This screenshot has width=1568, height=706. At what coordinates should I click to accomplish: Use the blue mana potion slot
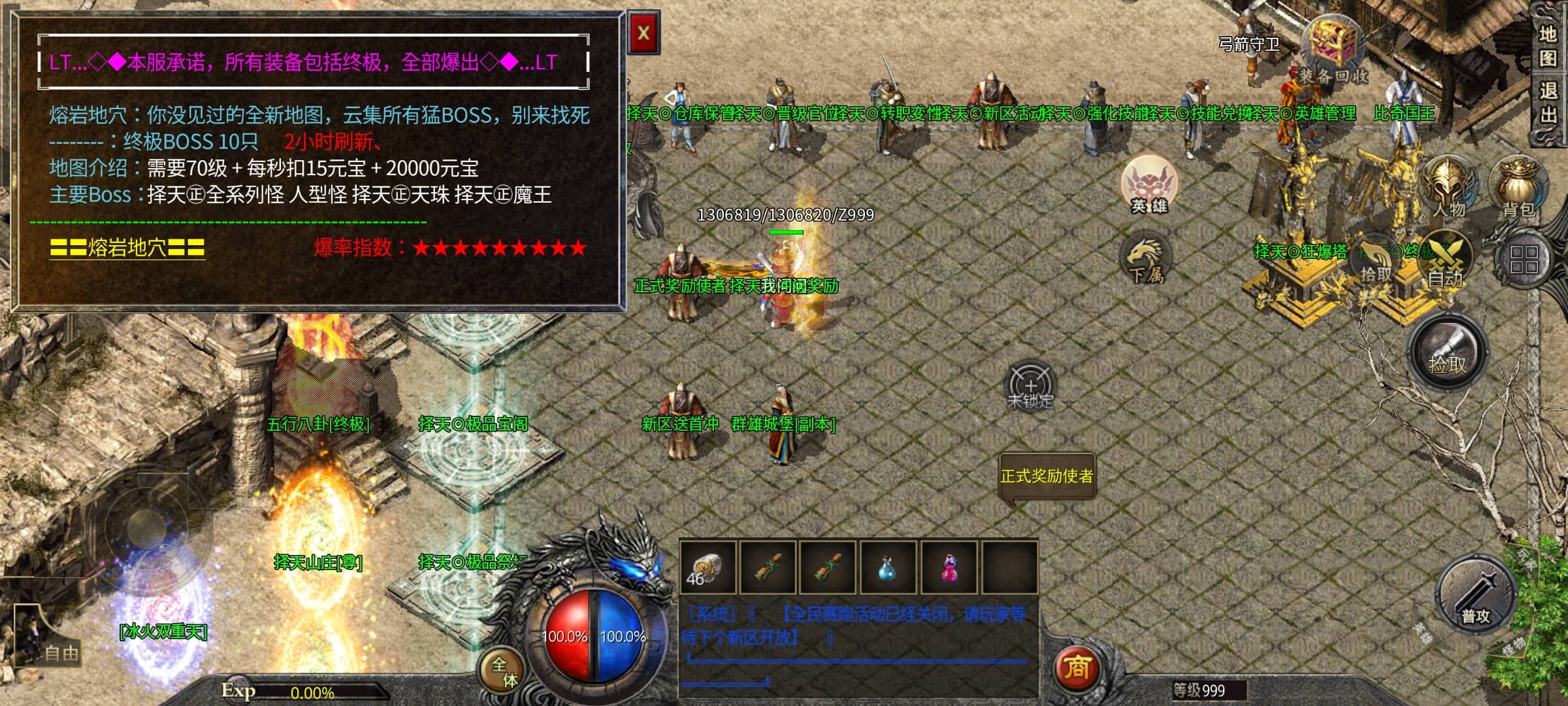pos(887,567)
